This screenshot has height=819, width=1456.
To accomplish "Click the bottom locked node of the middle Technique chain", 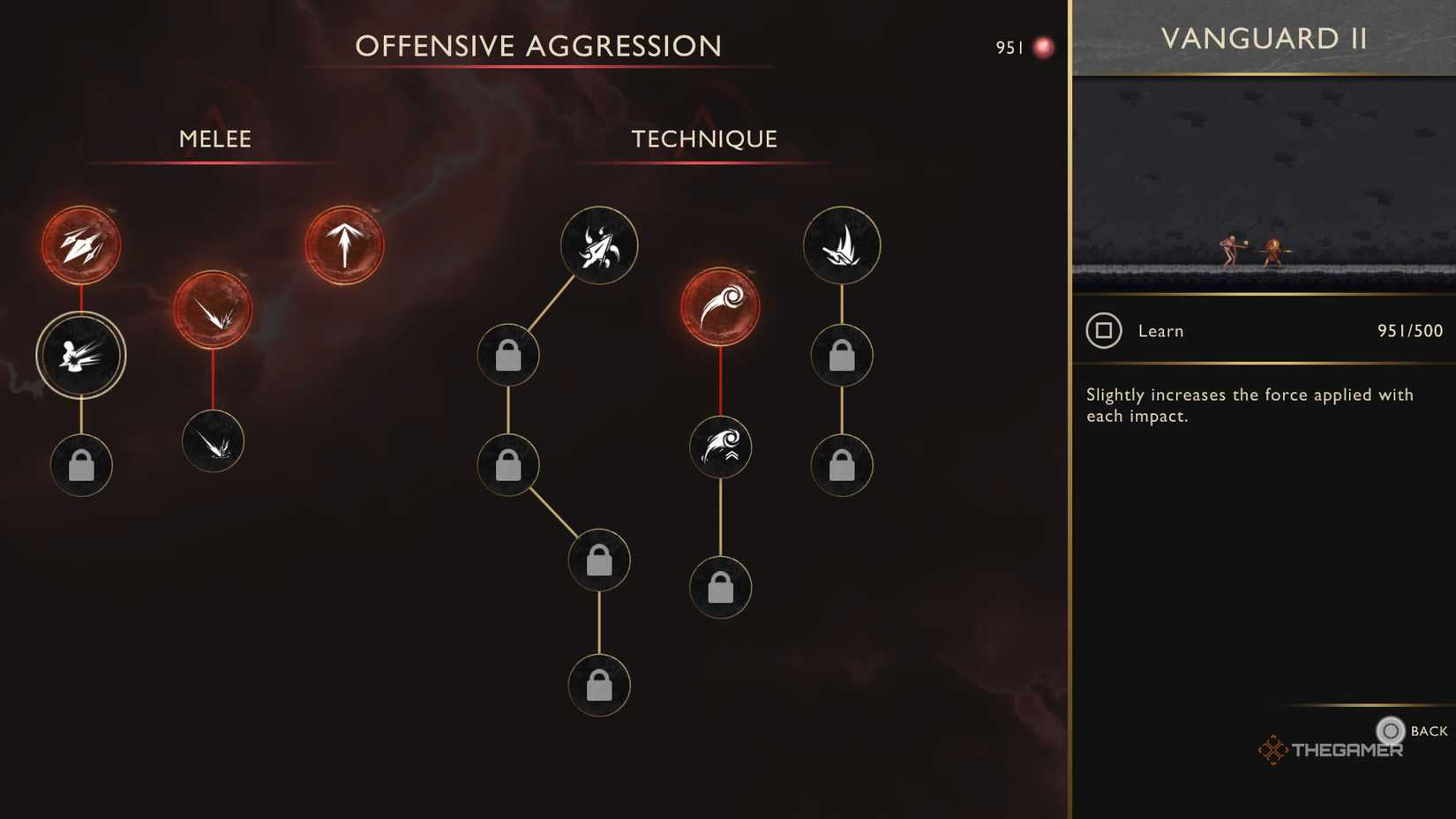I will [x=720, y=587].
